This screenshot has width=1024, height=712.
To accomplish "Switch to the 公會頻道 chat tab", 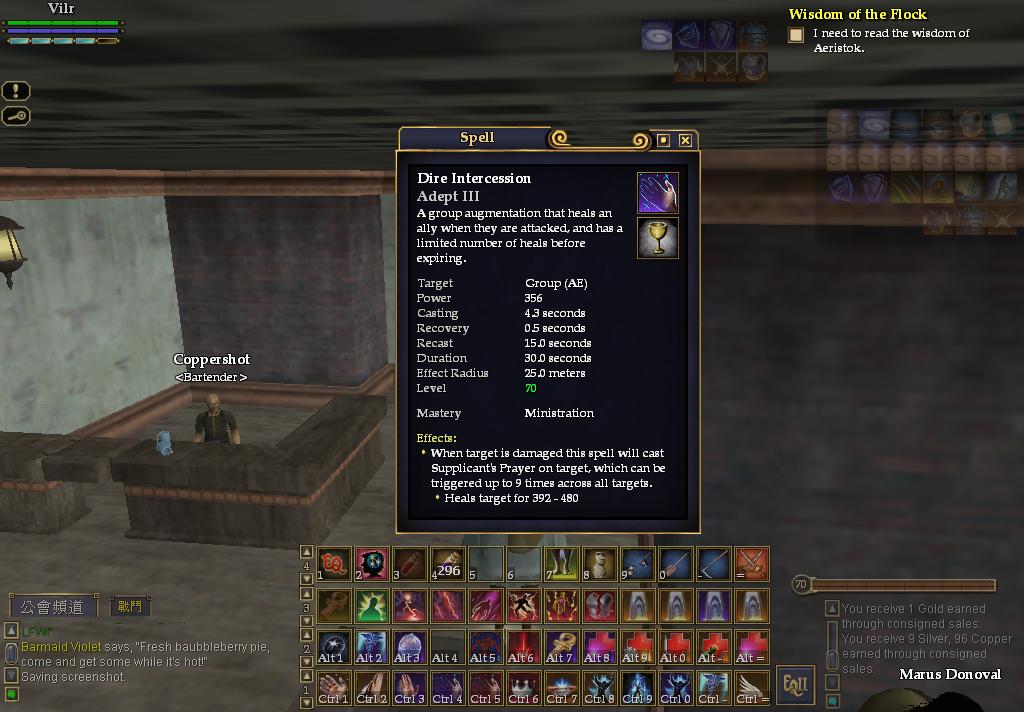I will [54, 606].
